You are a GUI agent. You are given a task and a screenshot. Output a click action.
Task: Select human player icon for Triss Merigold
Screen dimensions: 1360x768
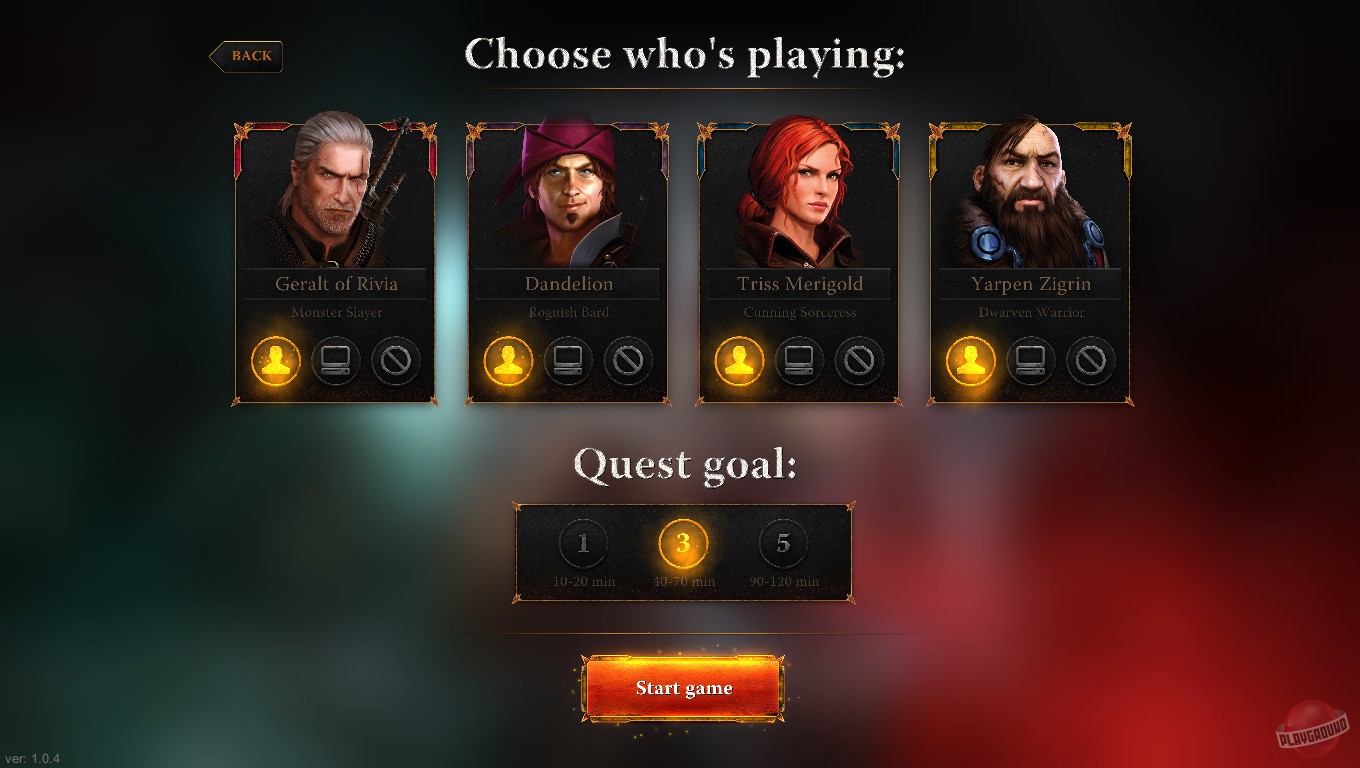[738, 362]
